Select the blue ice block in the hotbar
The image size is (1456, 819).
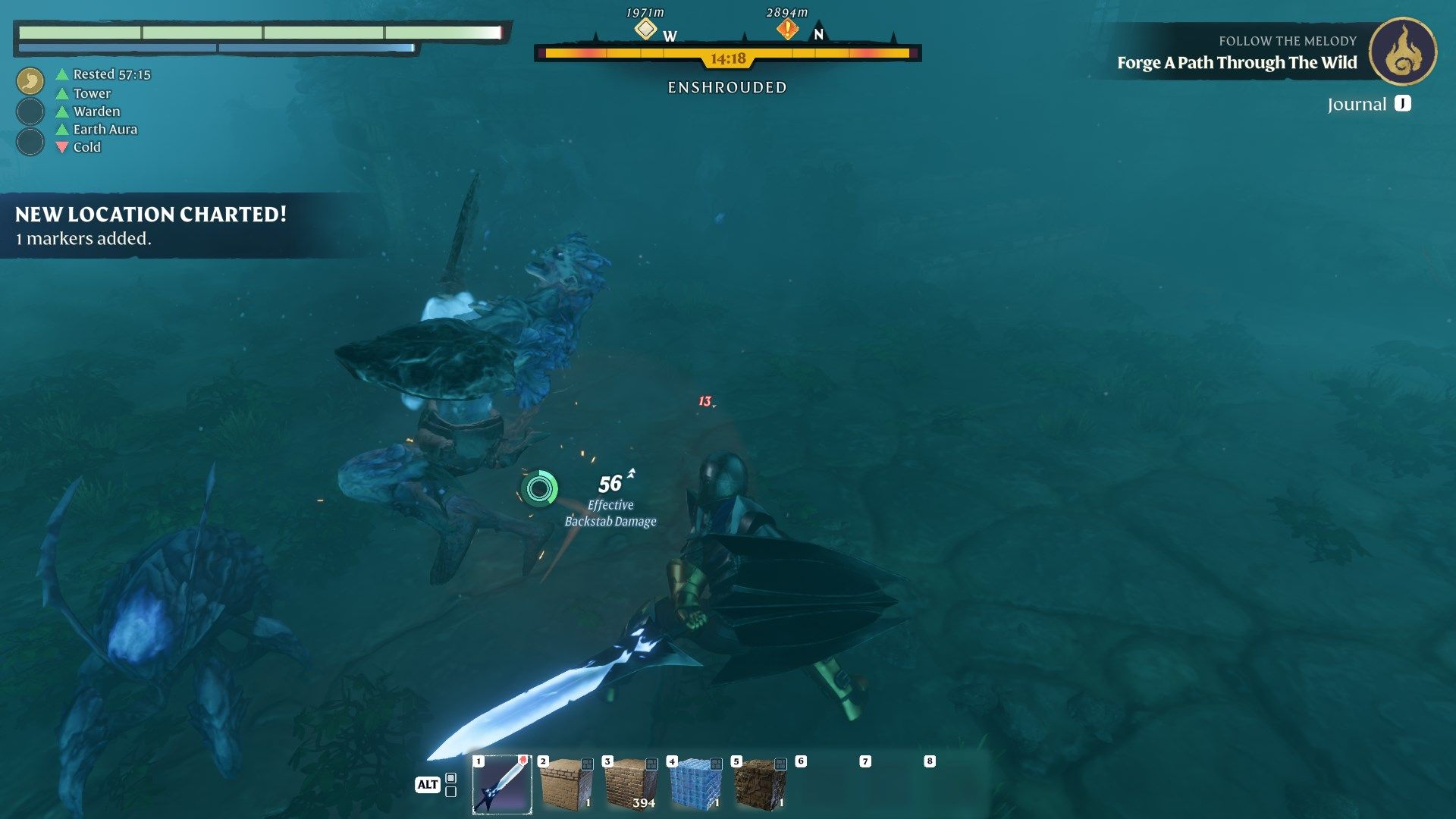click(695, 784)
